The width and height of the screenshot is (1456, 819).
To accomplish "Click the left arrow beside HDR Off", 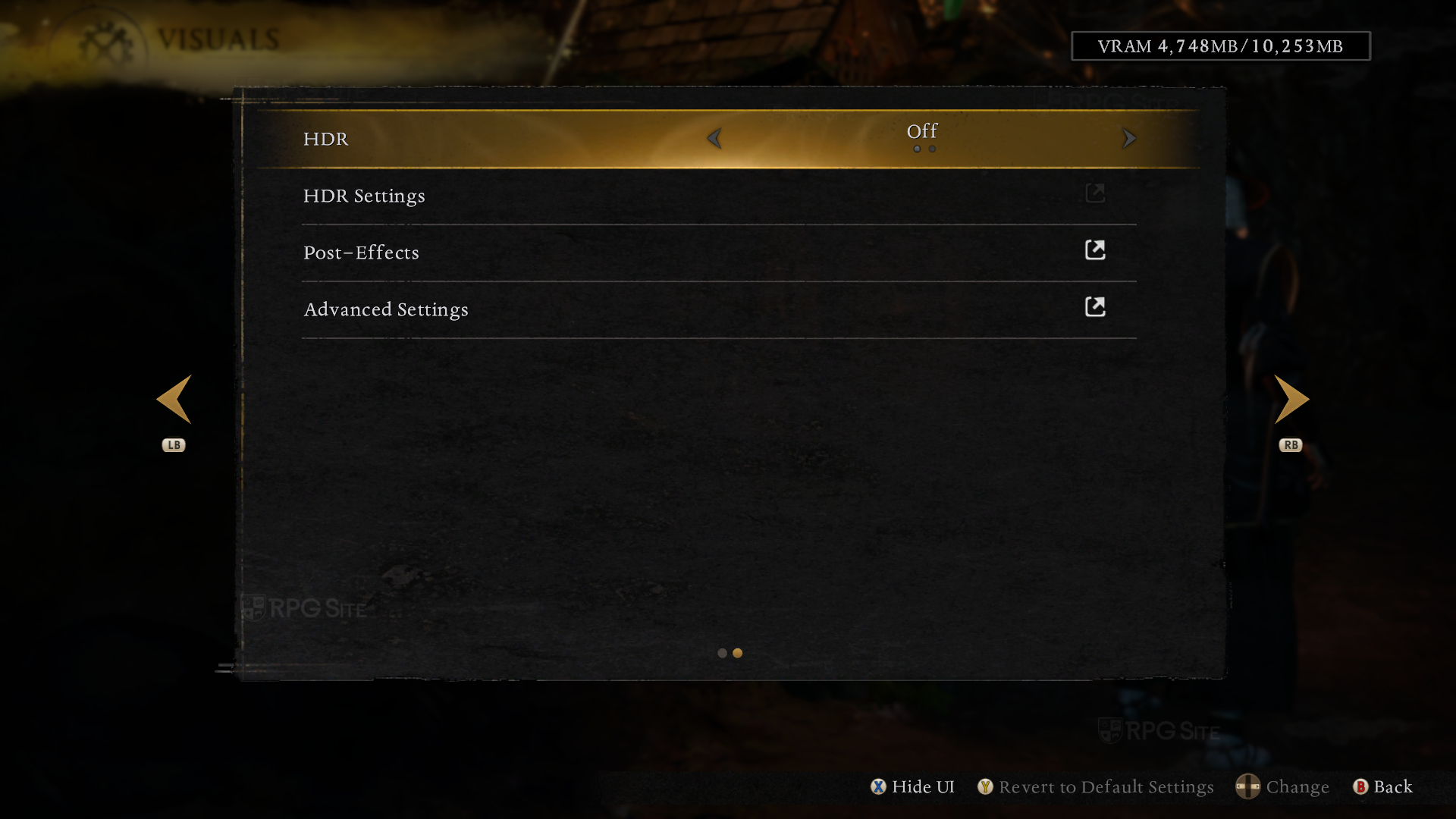I will coord(714,139).
